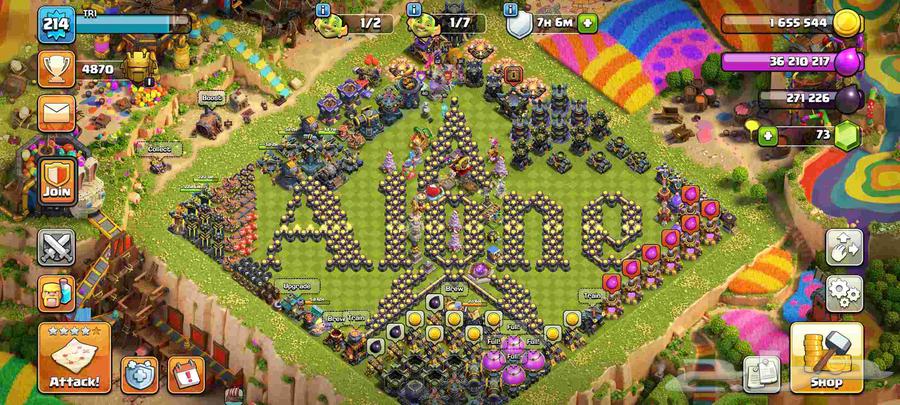900x405 pixels.
Task: Extend the shield with its green plus
Action: (586, 23)
